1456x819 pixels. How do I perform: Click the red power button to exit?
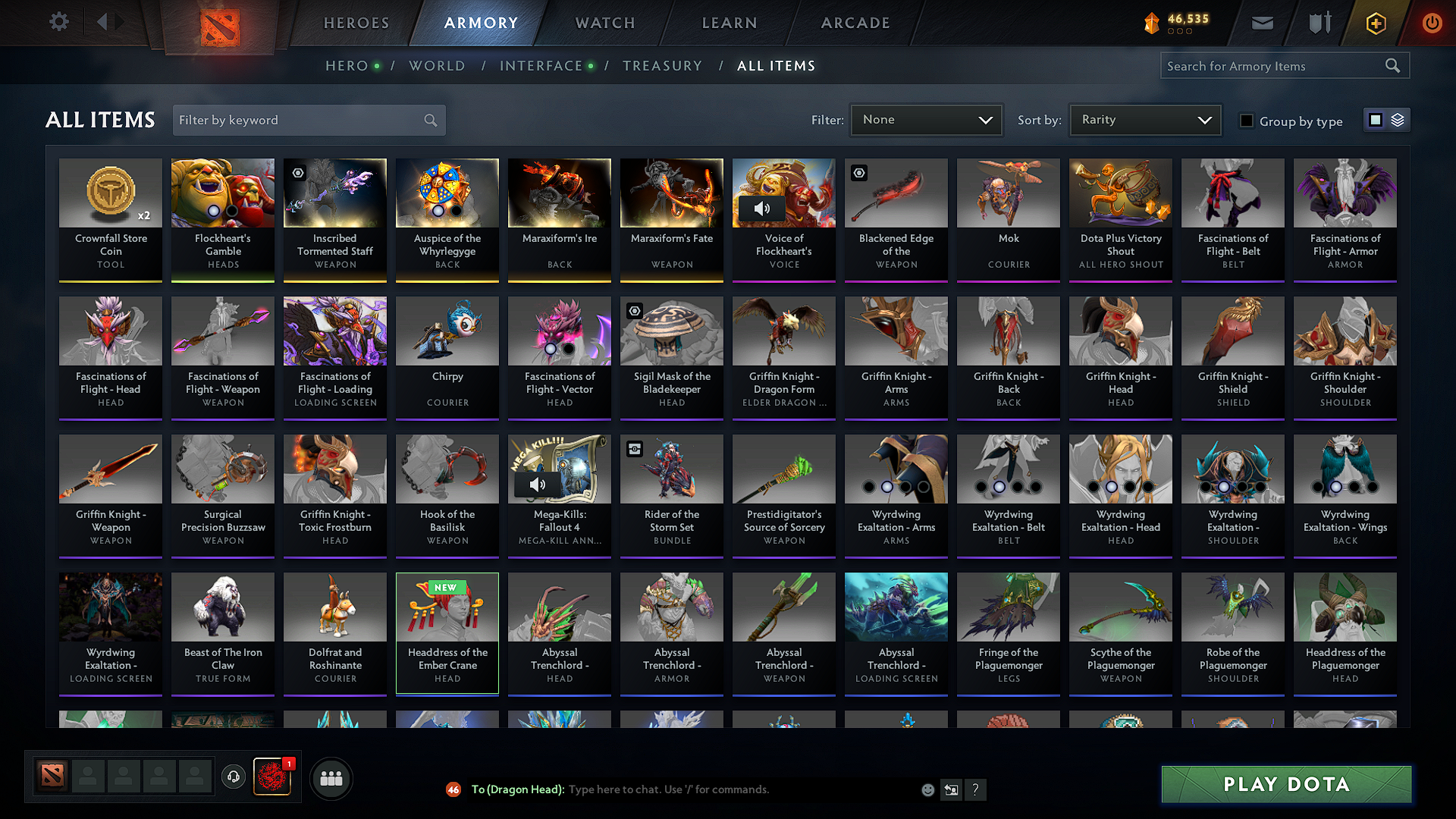[x=1432, y=23]
